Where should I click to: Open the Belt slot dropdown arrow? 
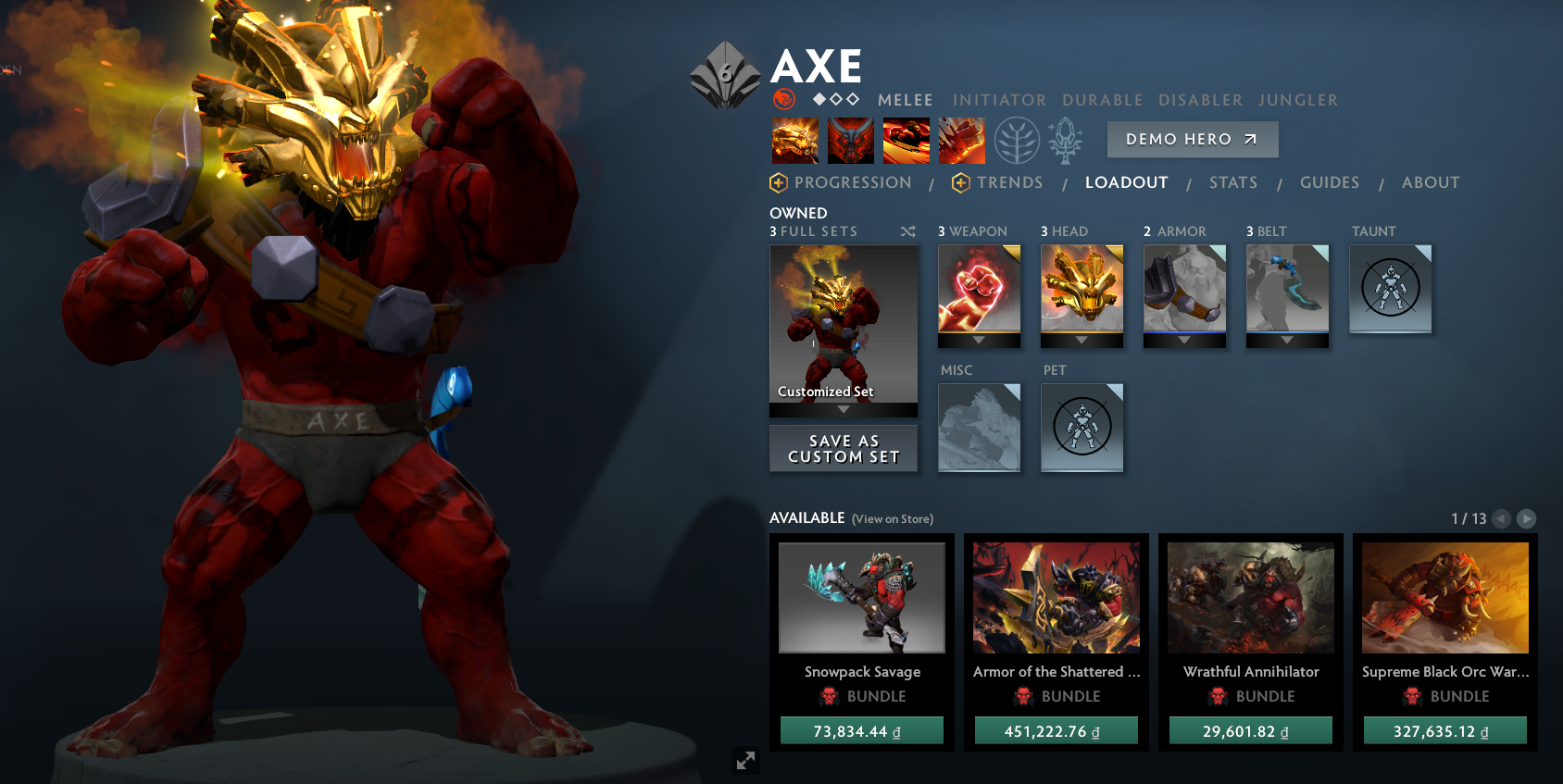[x=1287, y=339]
